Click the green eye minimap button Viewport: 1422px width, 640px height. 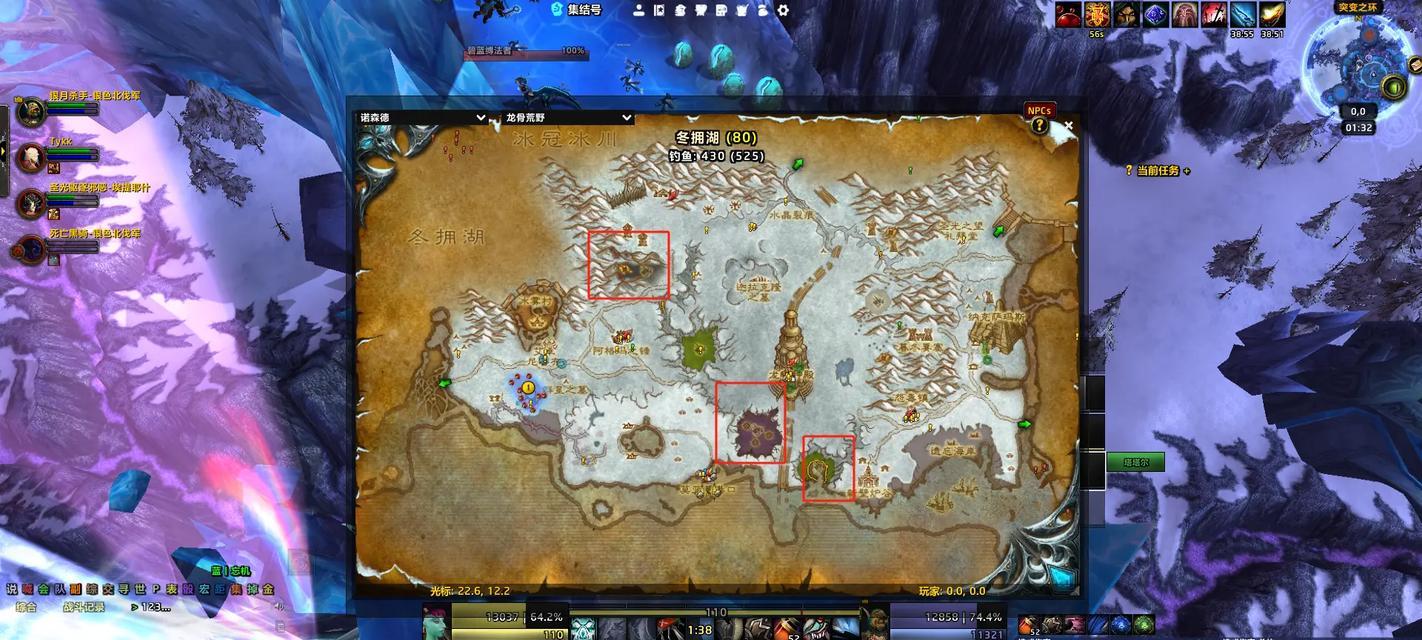(x=1393, y=87)
